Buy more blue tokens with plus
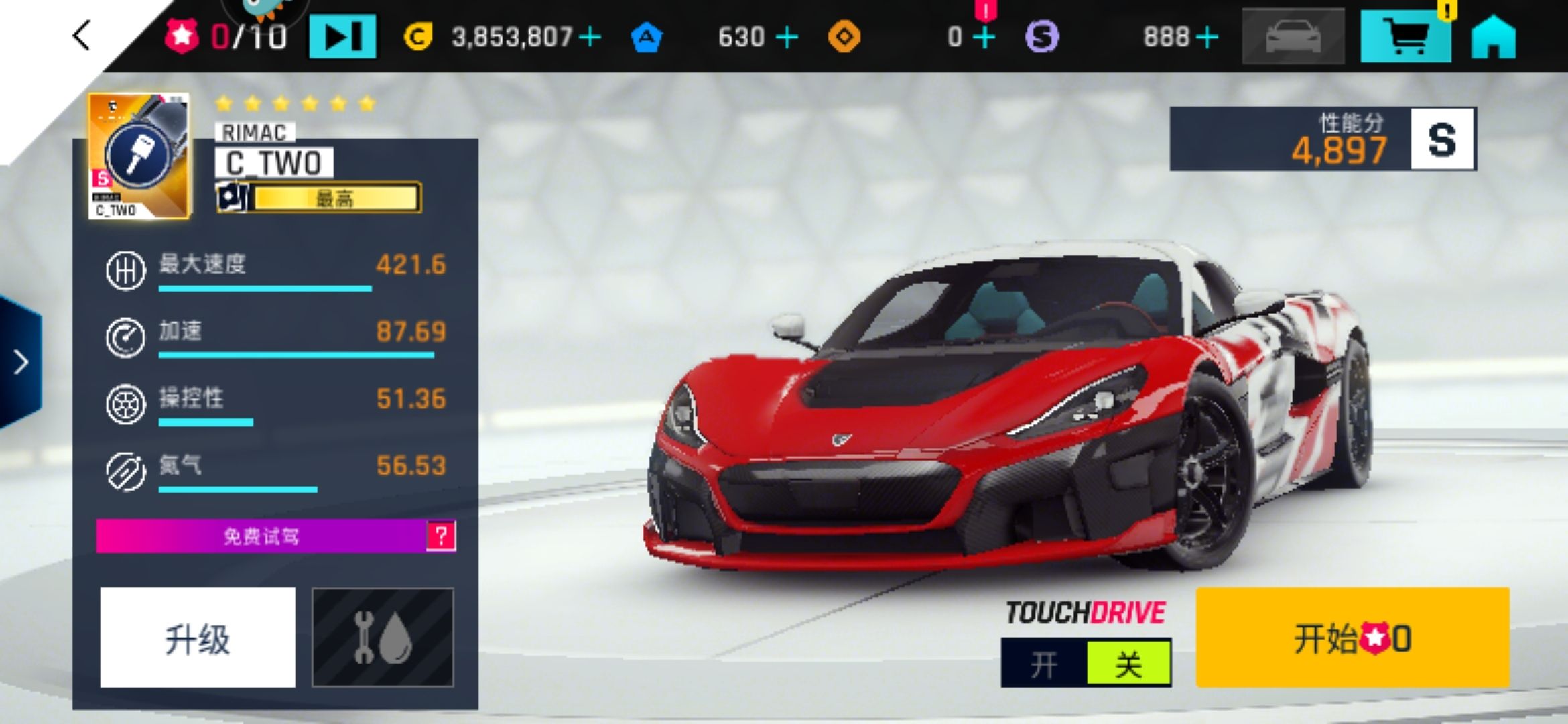 (x=787, y=37)
